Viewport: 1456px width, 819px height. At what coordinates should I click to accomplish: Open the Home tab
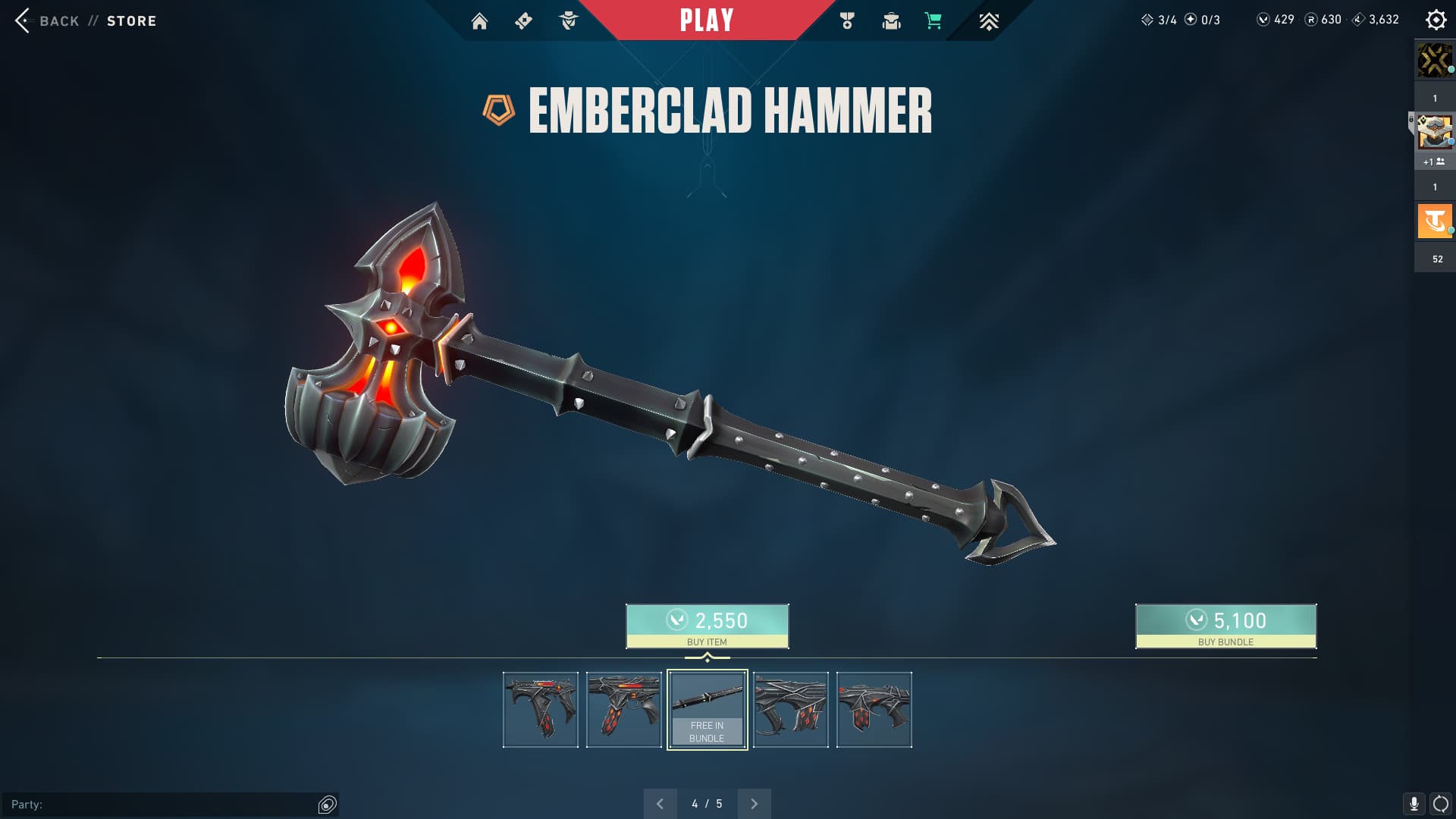pyautogui.click(x=479, y=21)
